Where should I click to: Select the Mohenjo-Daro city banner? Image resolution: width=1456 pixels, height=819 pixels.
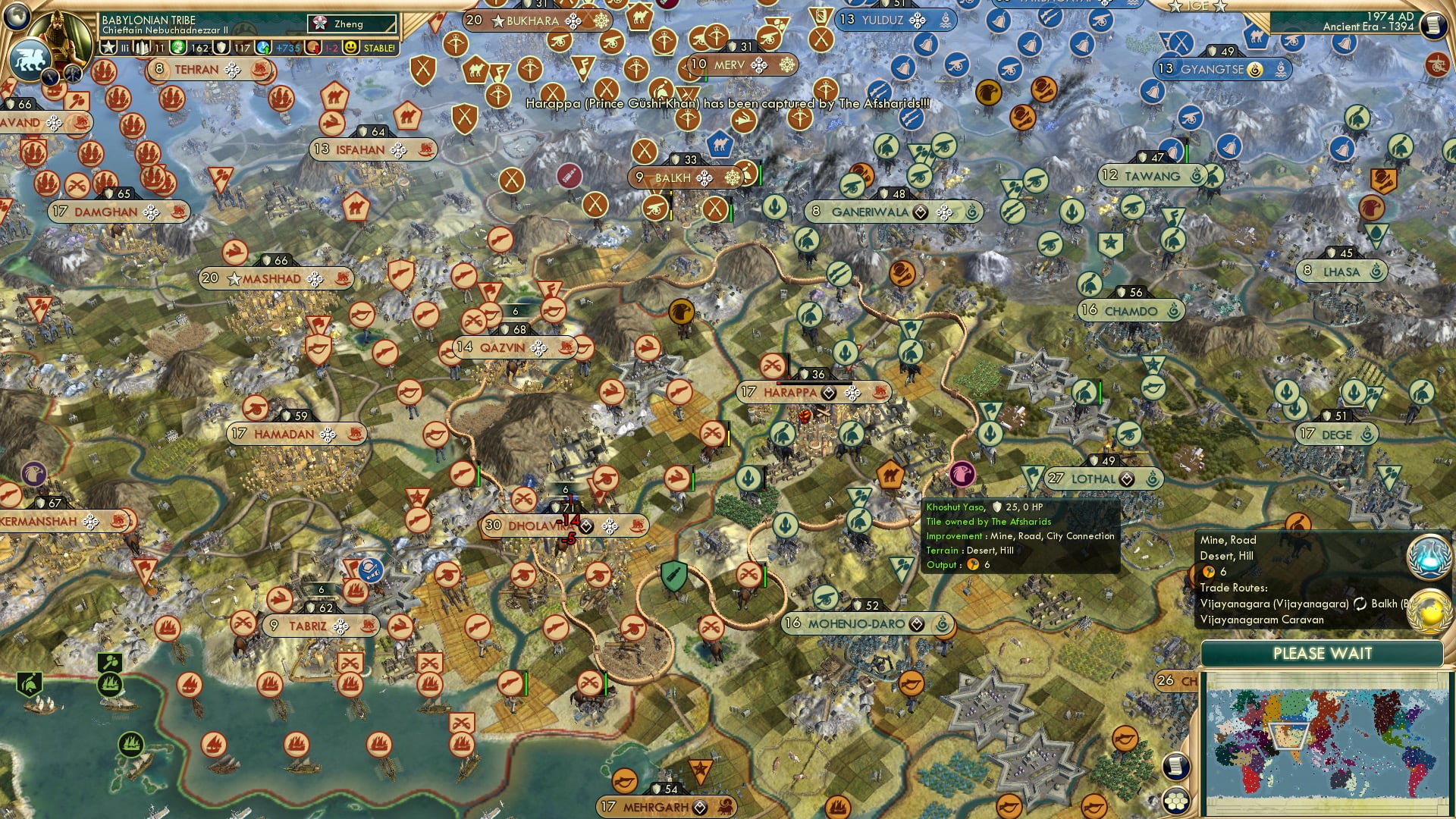857,623
